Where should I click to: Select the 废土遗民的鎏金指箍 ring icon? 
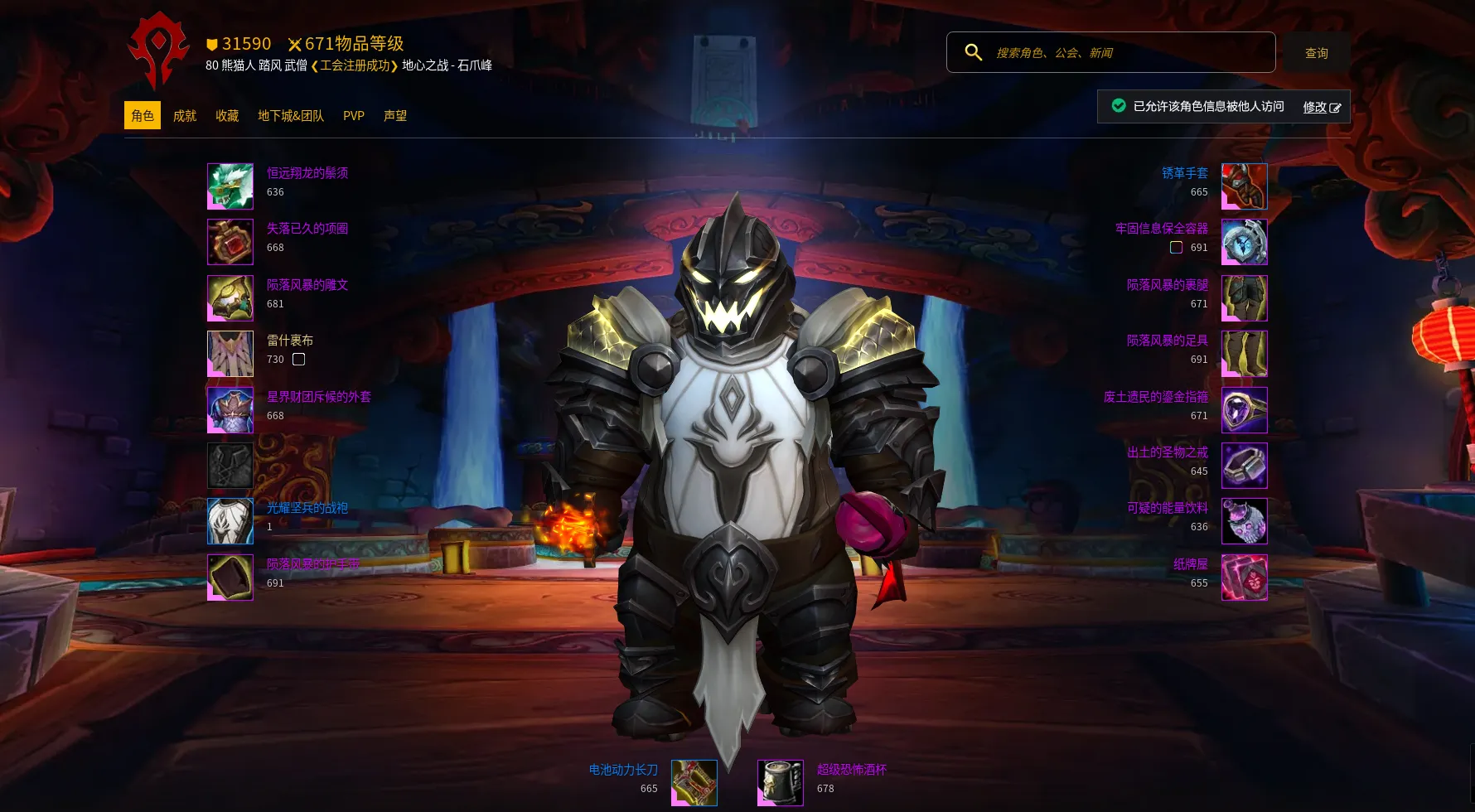[x=1244, y=409]
